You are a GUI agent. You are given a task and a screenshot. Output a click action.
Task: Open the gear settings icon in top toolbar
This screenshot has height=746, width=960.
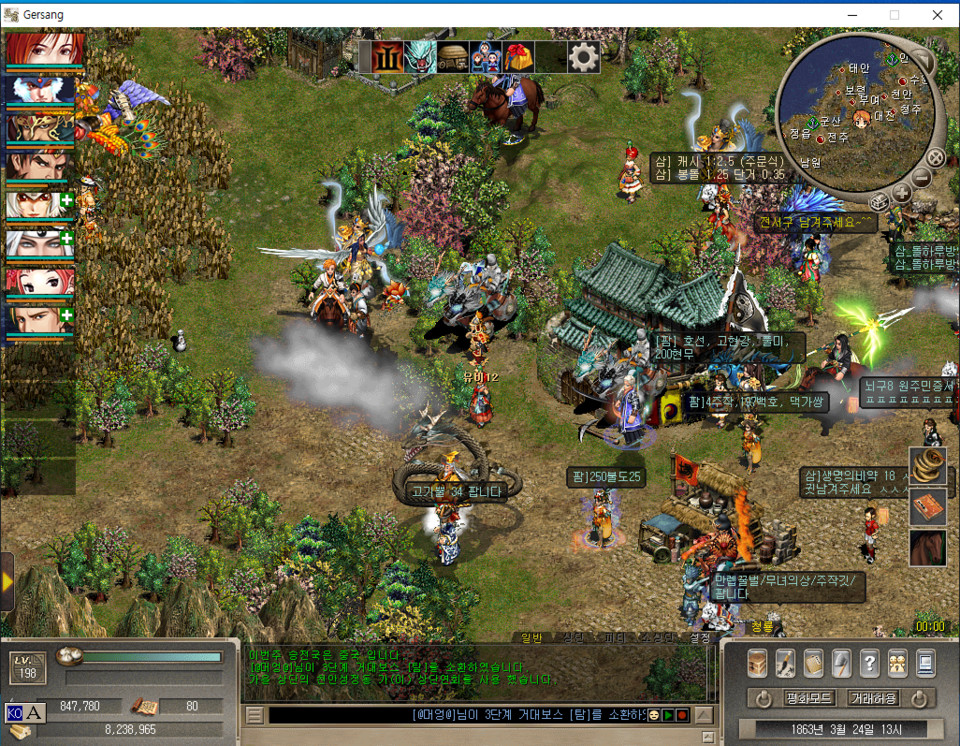(584, 58)
